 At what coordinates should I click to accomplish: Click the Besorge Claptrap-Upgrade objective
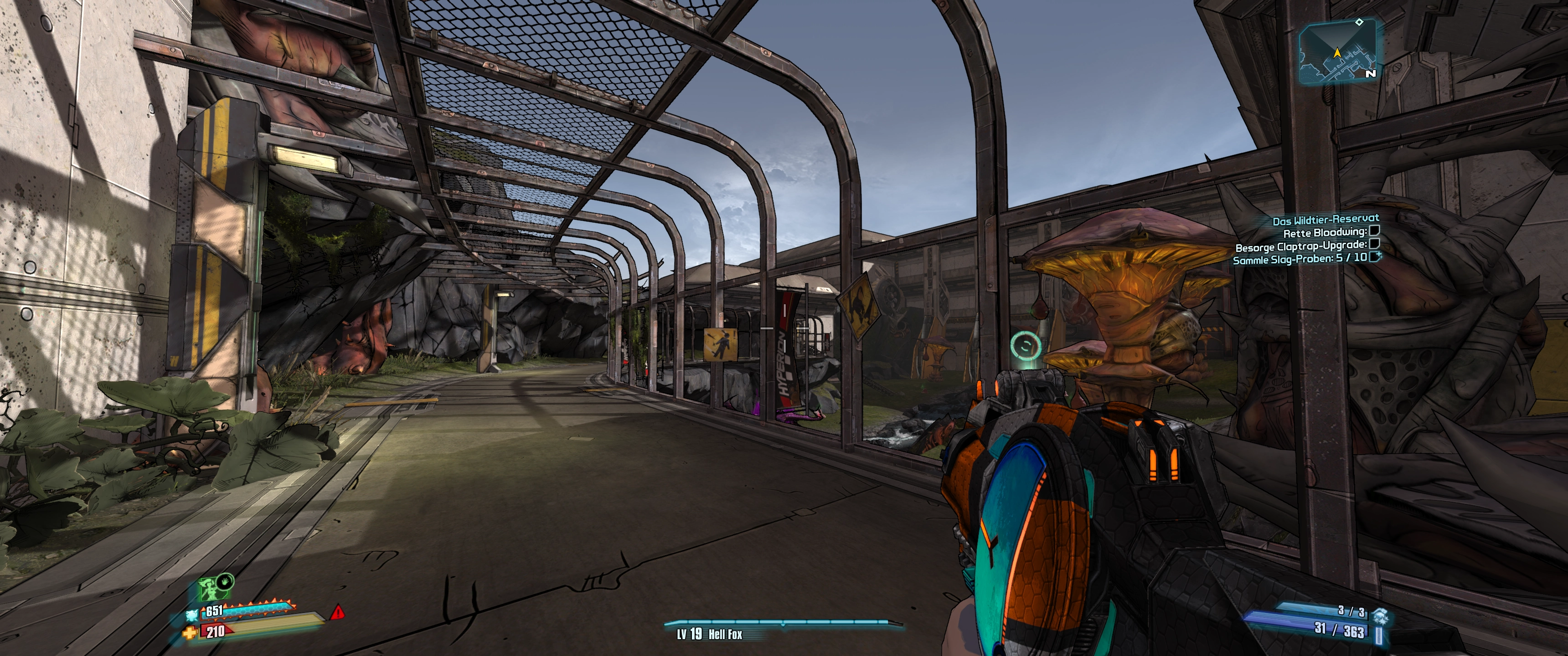click(x=1301, y=246)
